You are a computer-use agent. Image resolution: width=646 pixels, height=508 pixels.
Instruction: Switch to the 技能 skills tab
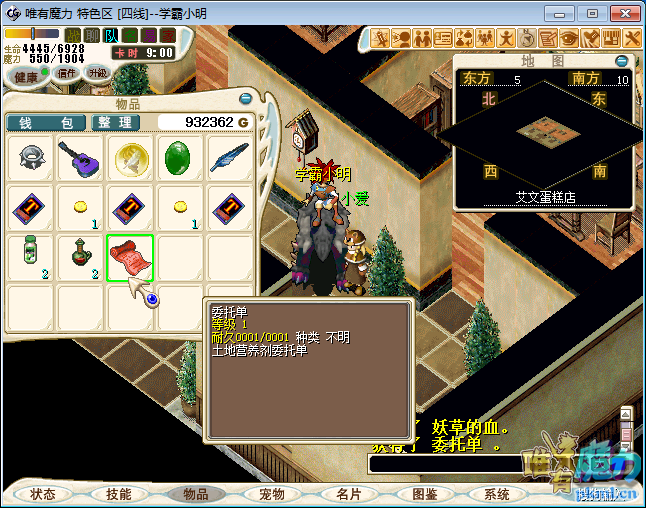click(x=119, y=494)
